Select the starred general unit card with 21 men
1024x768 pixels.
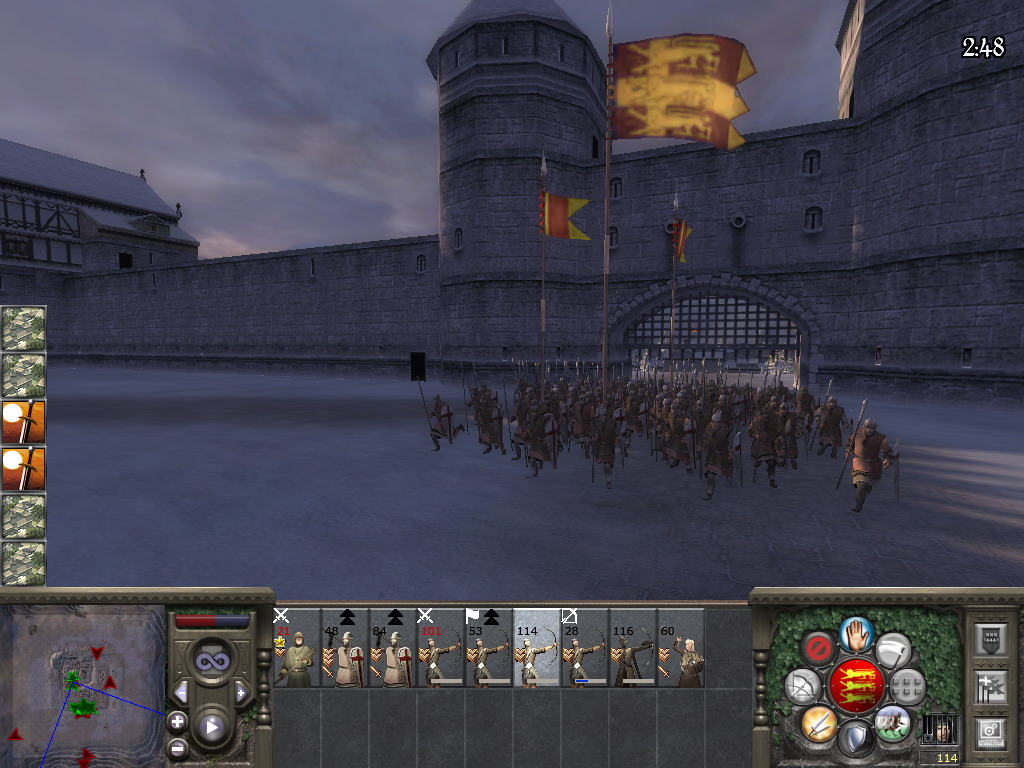point(297,648)
